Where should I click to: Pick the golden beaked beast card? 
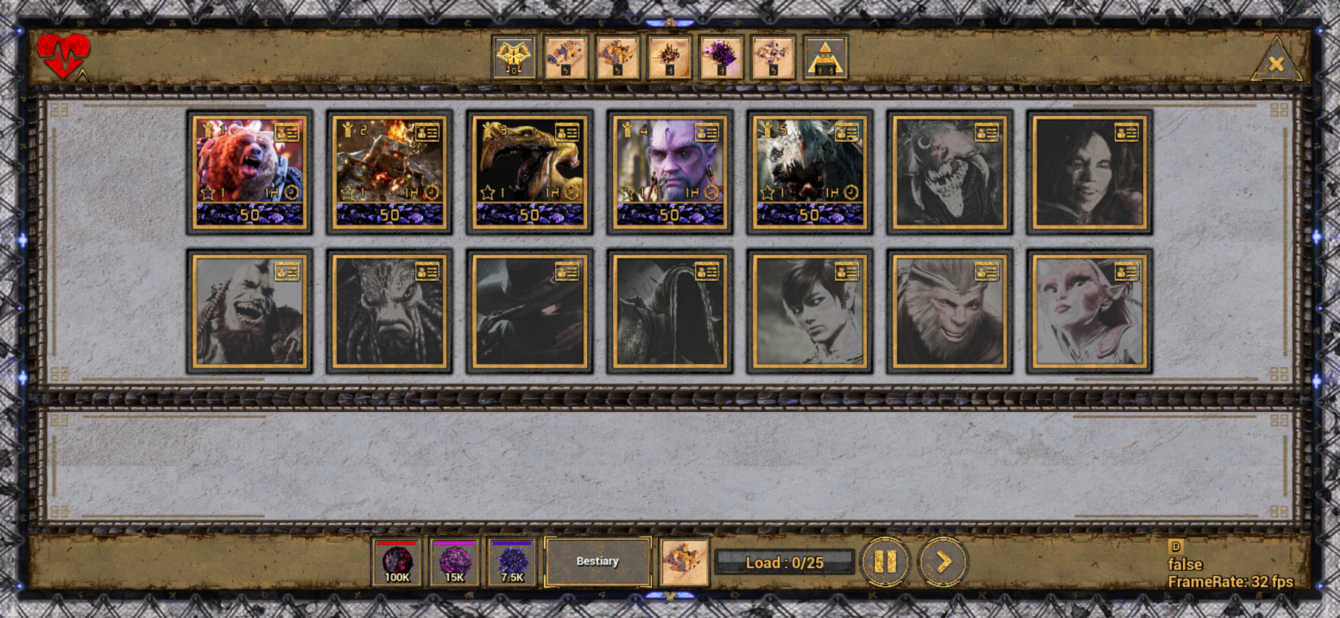pyautogui.click(x=529, y=172)
